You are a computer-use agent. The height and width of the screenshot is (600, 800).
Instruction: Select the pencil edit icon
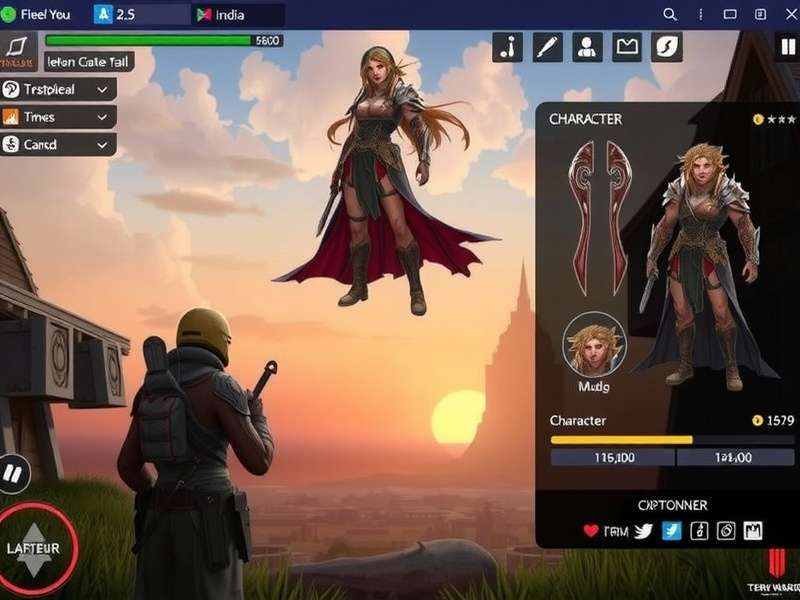(548, 47)
